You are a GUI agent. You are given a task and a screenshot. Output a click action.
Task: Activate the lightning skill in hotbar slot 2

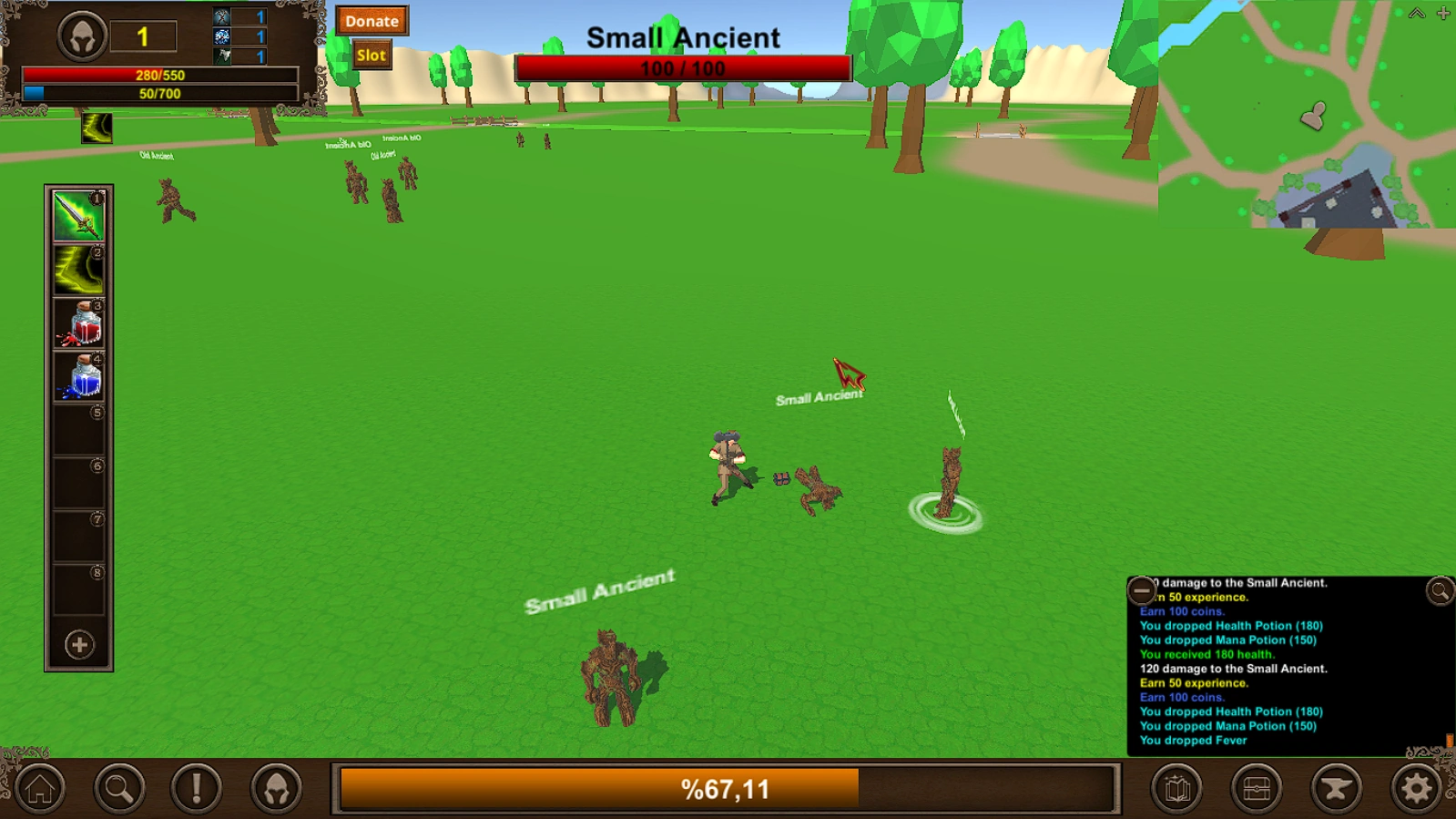[76, 270]
